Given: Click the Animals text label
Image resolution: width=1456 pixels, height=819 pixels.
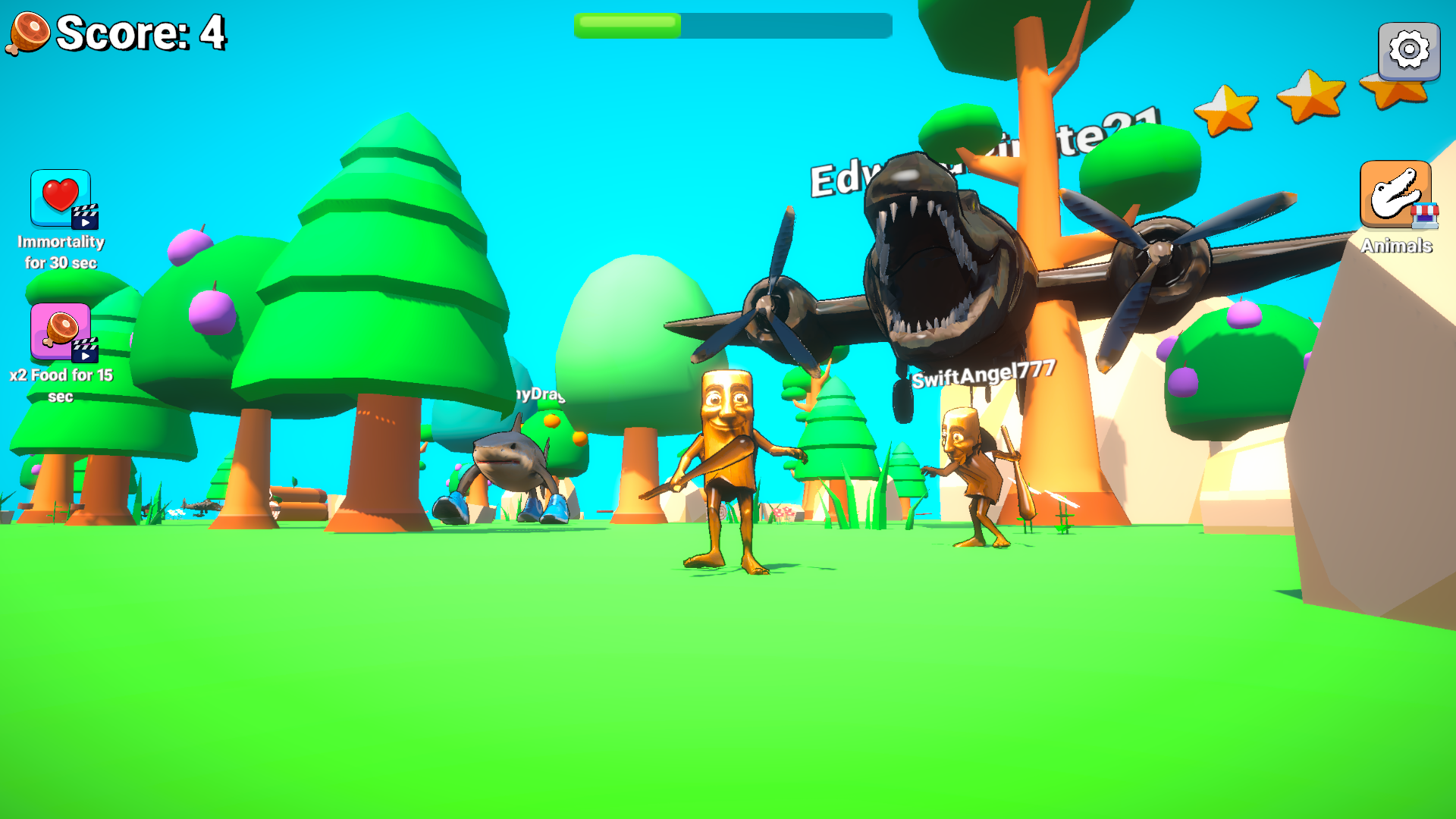Looking at the screenshot, I should pos(1395,246).
